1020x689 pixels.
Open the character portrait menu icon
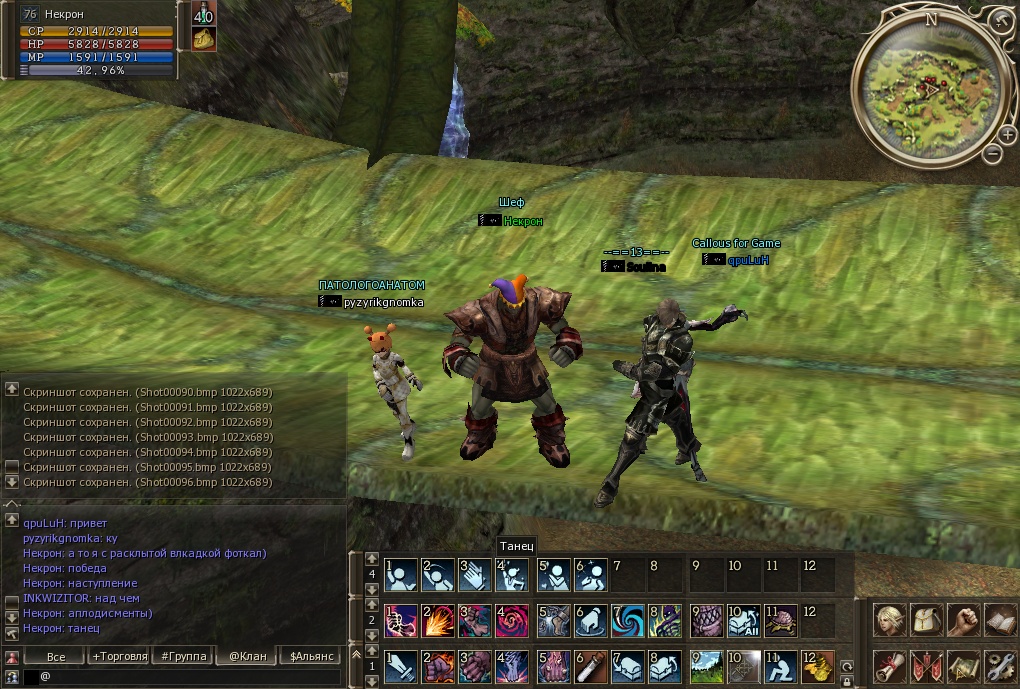890,621
